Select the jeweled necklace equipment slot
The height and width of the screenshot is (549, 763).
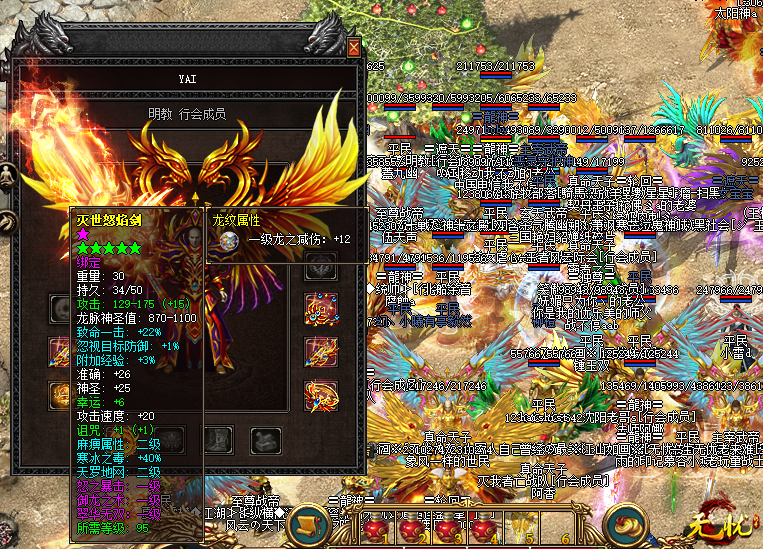321,308
